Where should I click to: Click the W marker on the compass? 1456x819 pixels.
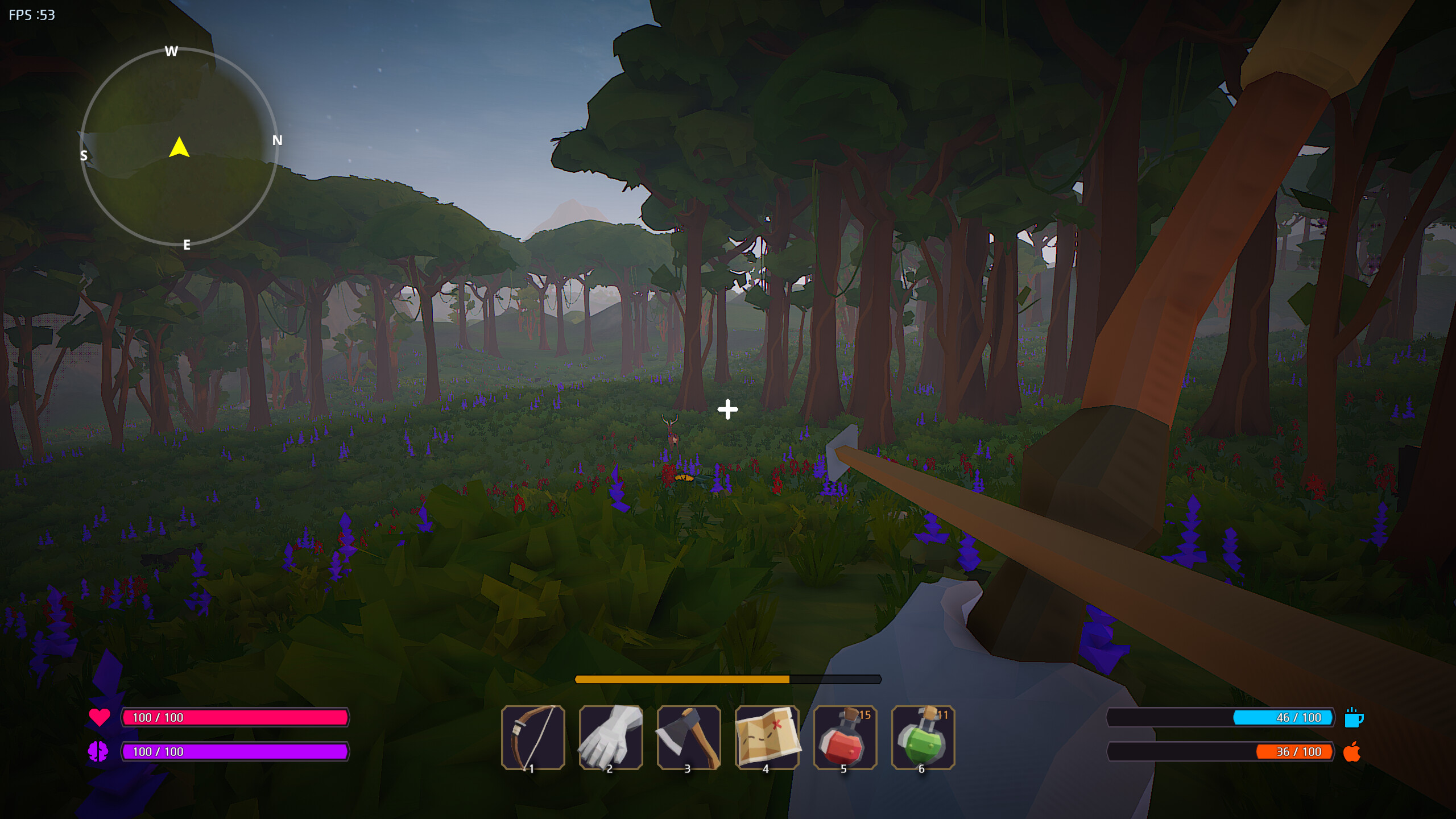(171, 51)
